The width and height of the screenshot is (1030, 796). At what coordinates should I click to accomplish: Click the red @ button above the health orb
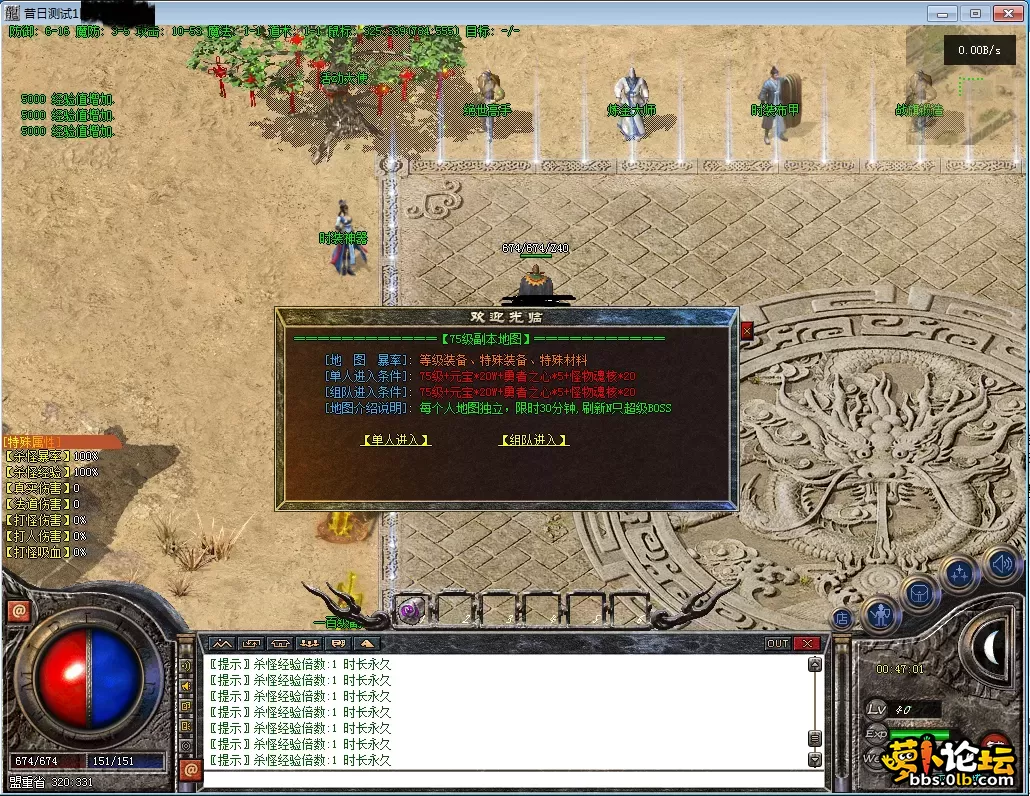[x=18, y=611]
